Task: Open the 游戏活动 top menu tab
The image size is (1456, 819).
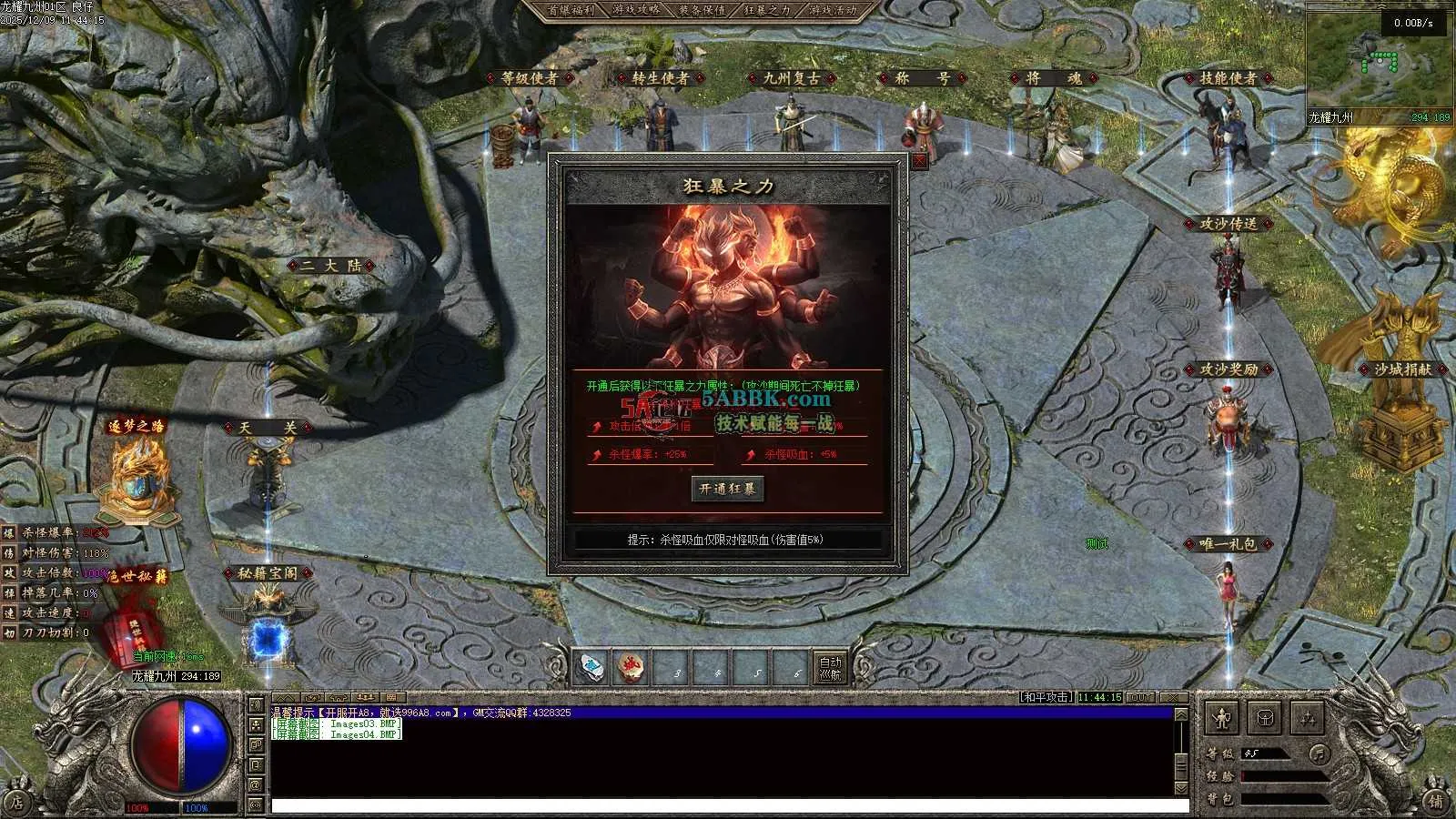Action: coord(833,11)
